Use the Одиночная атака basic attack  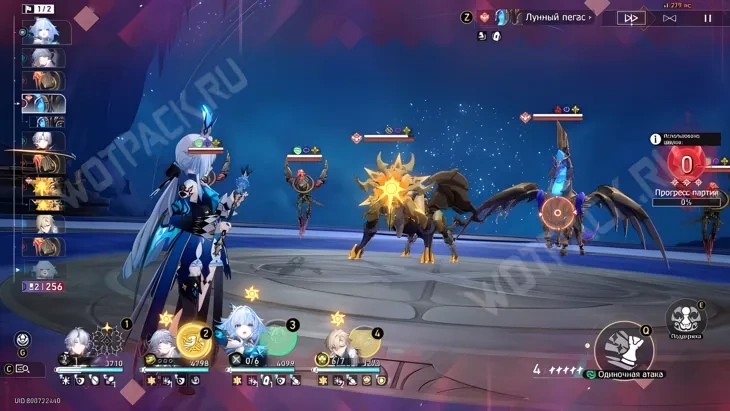(624, 350)
